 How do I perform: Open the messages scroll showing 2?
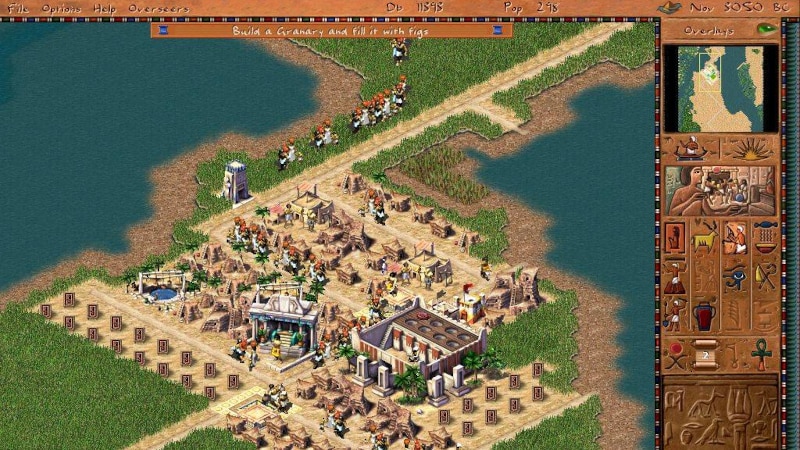pyautogui.click(x=704, y=355)
